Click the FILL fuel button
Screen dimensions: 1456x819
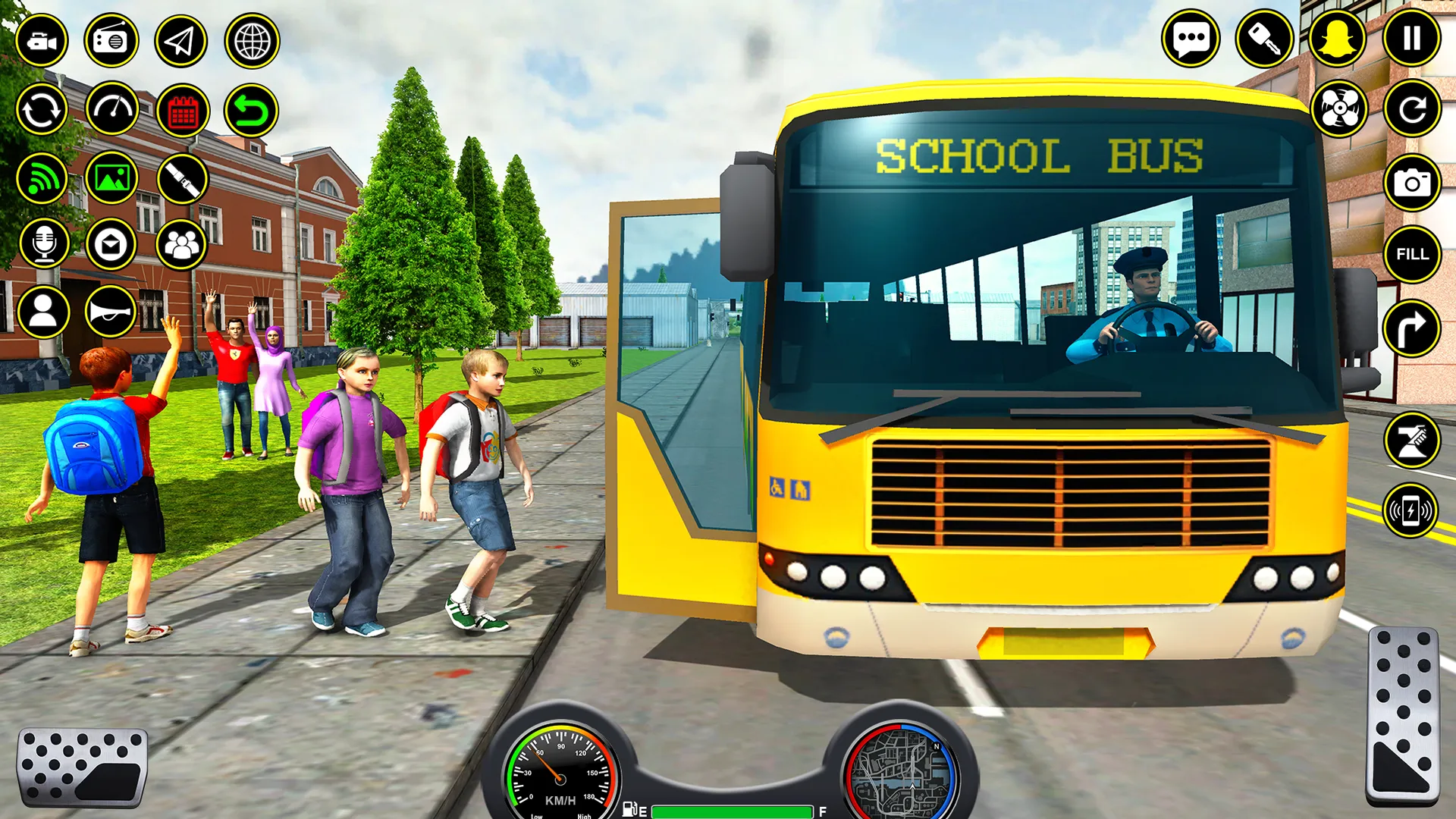click(x=1411, y=254)
